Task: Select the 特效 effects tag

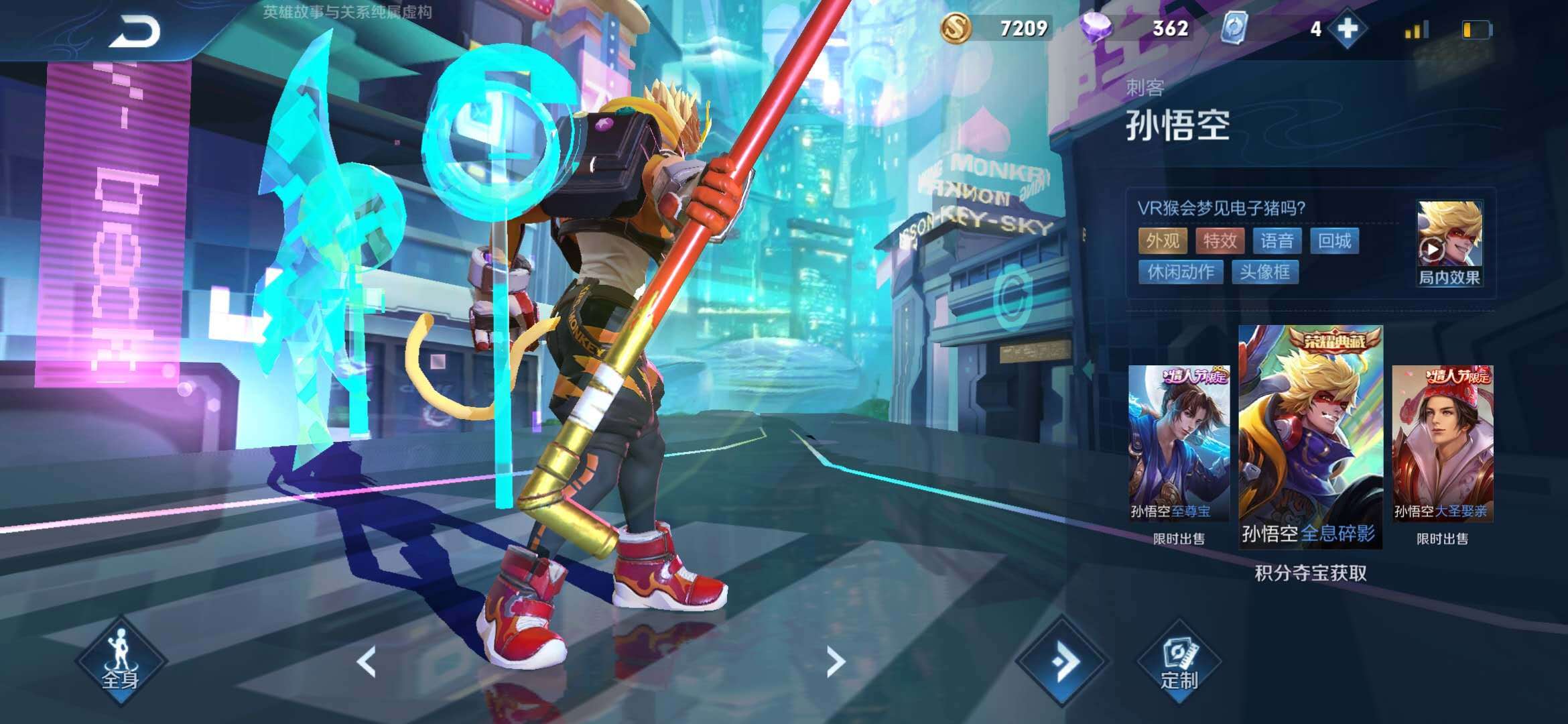Action: click(1220, 241)
